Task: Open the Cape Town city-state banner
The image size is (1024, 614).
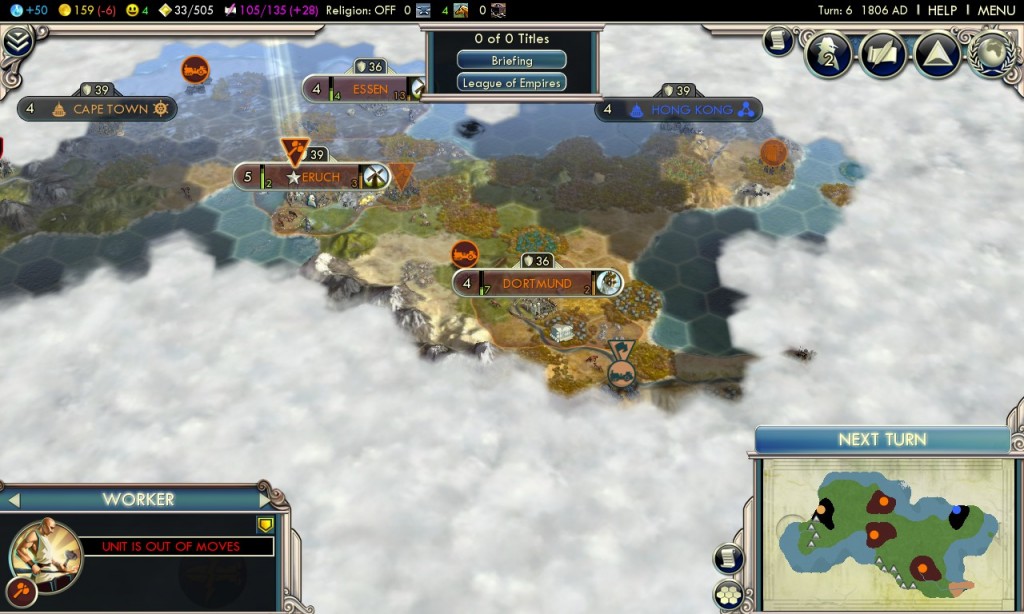Action: click(x=110, y=109)
